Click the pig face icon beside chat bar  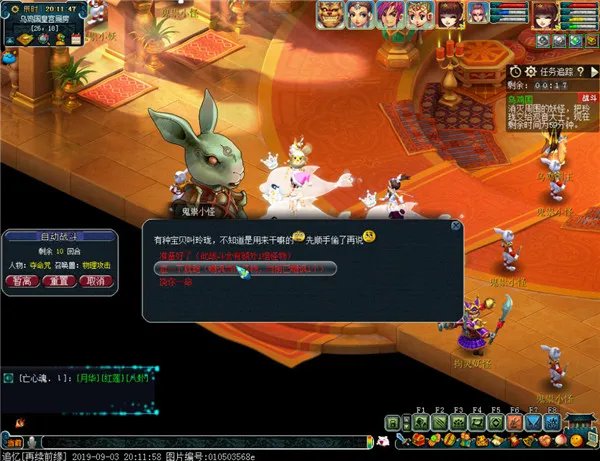[x=383, y=441]
